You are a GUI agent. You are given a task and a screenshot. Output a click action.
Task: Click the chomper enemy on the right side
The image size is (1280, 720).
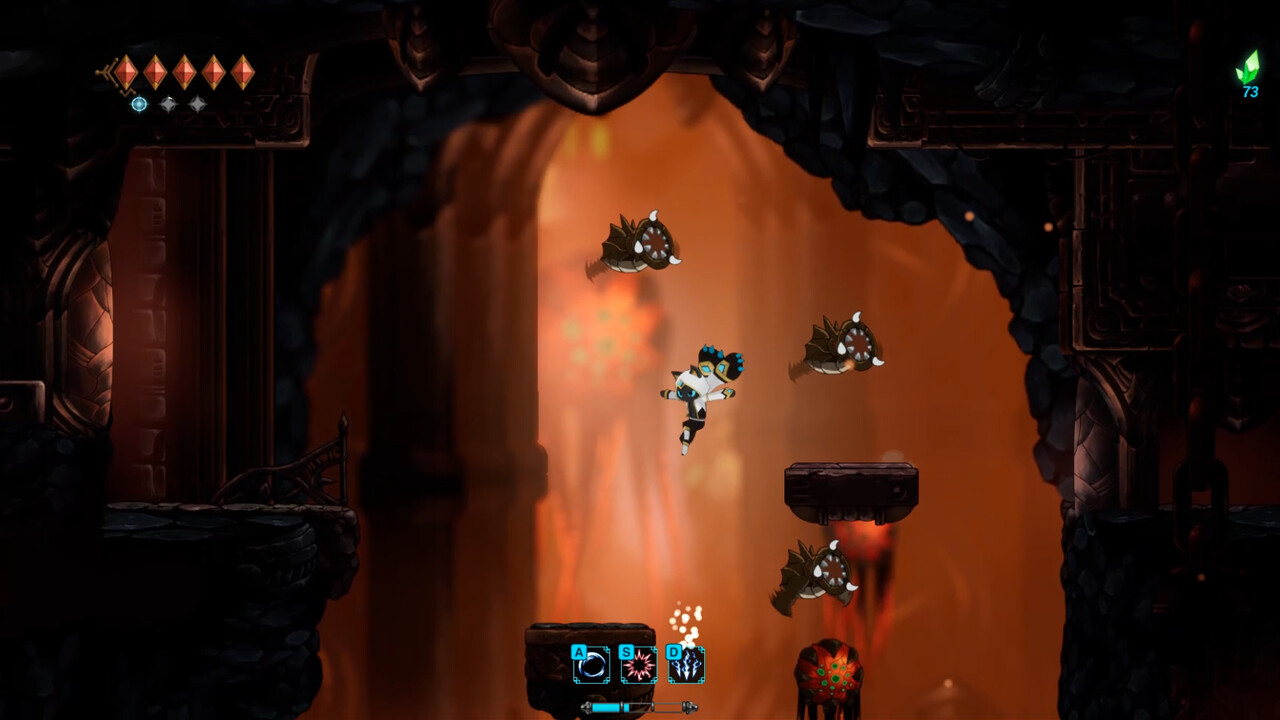(x=840, y=343)
